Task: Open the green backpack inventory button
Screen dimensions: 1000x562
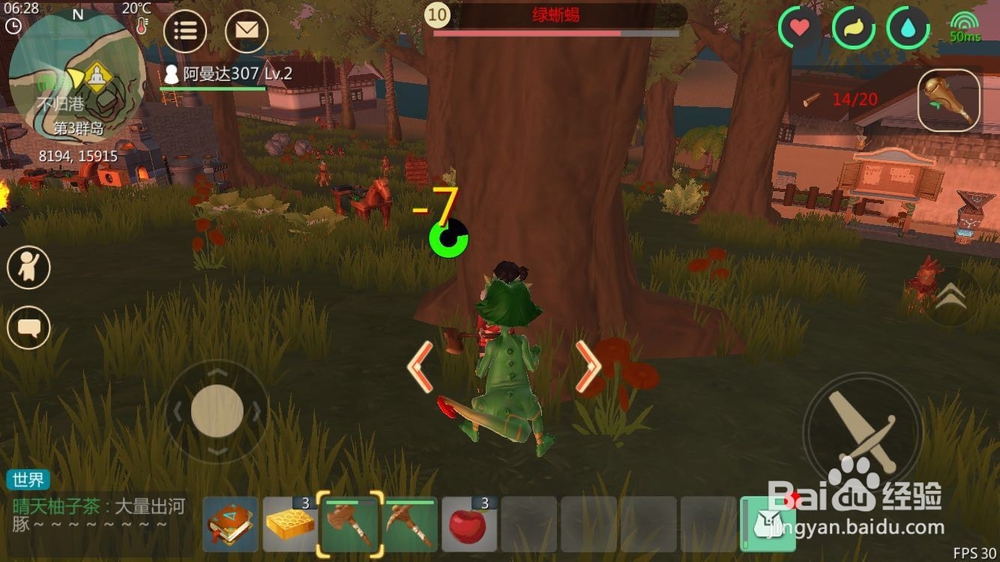Action: coord(767,524)
